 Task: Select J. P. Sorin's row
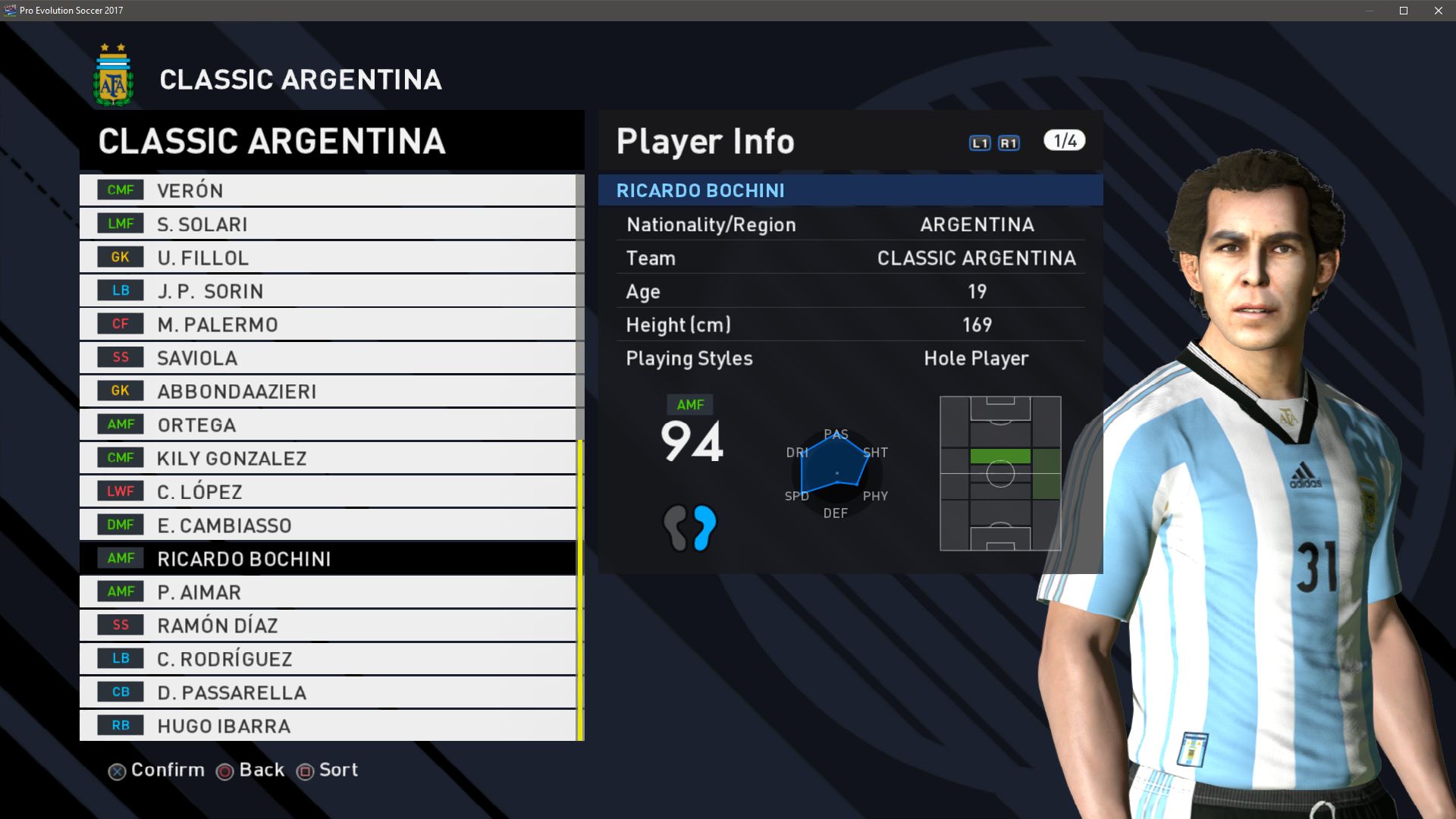tap(328, 290)
